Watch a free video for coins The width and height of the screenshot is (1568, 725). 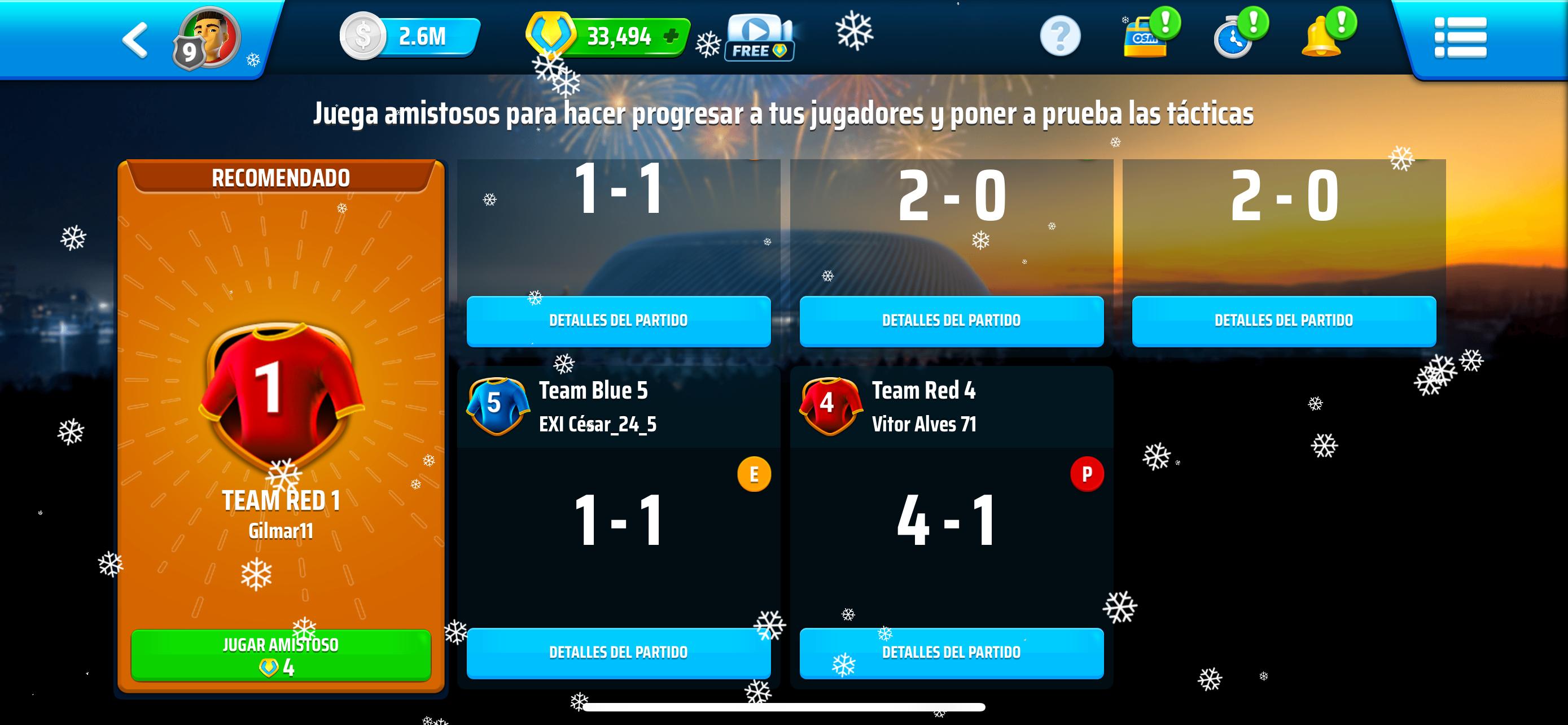point(759,38)
